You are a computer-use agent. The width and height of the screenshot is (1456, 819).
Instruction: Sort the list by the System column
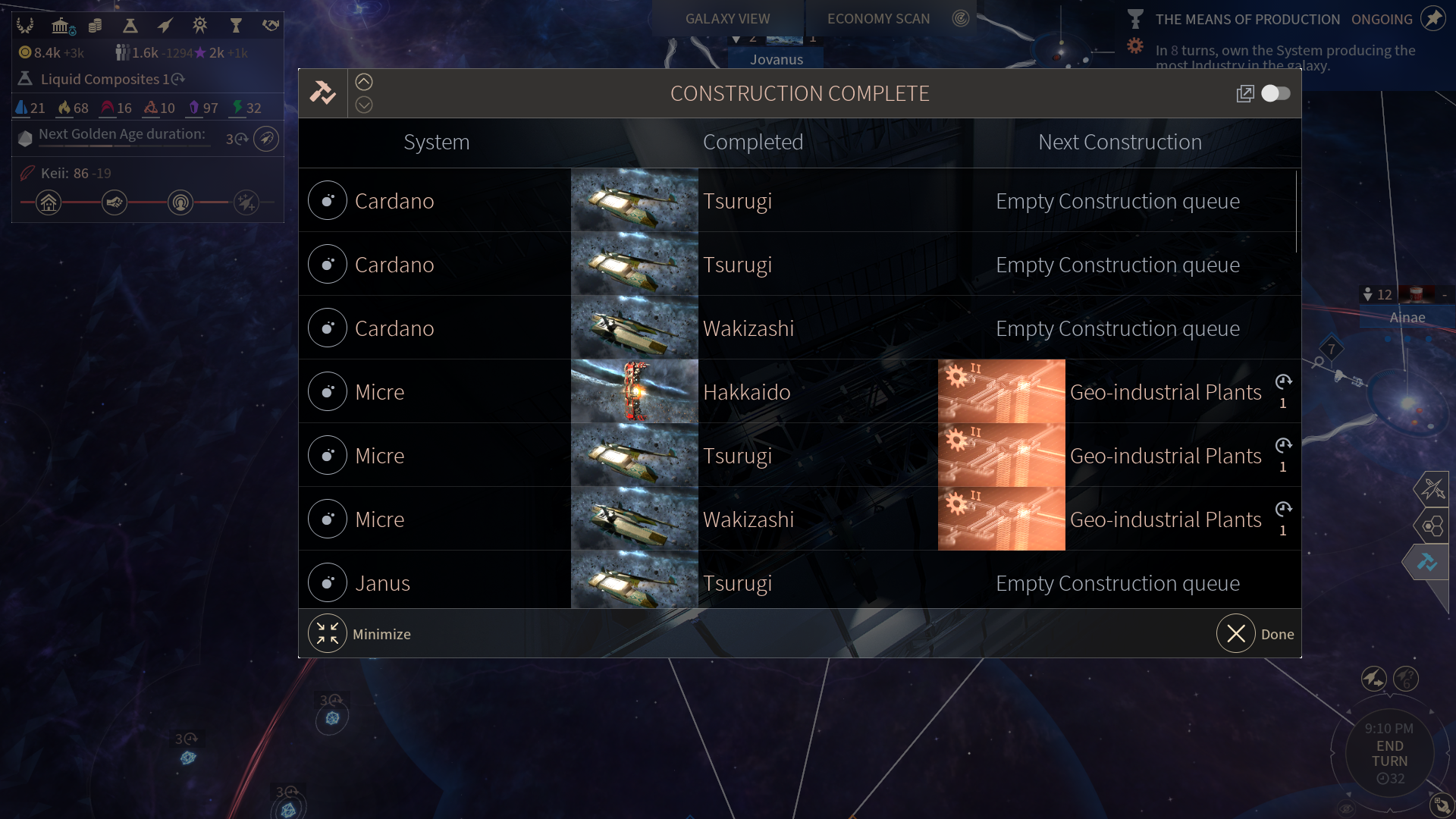(x=436, y=142)
